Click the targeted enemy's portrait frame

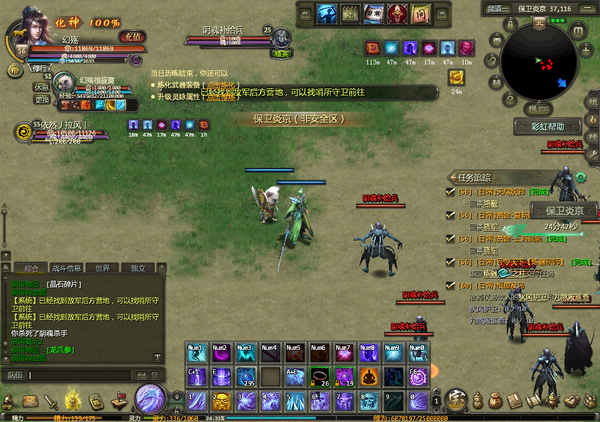[282, 36]
